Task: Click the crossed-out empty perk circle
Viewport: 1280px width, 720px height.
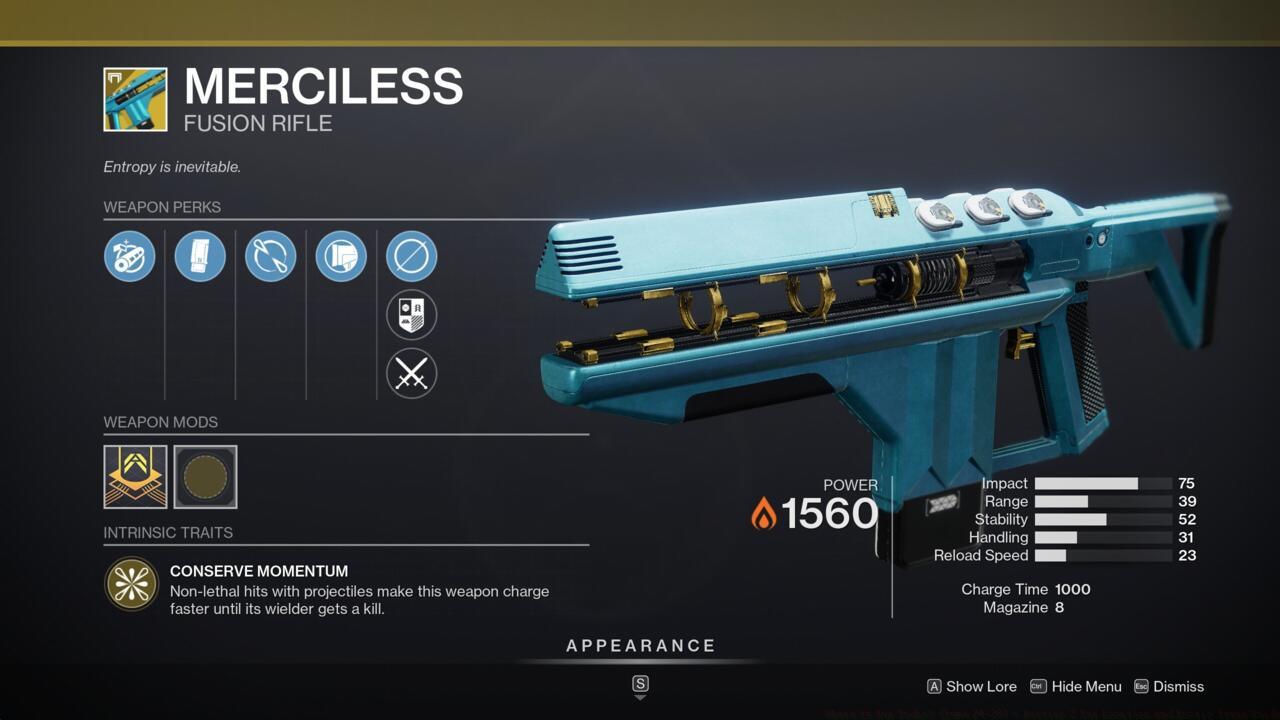Action: pos(411,256)
